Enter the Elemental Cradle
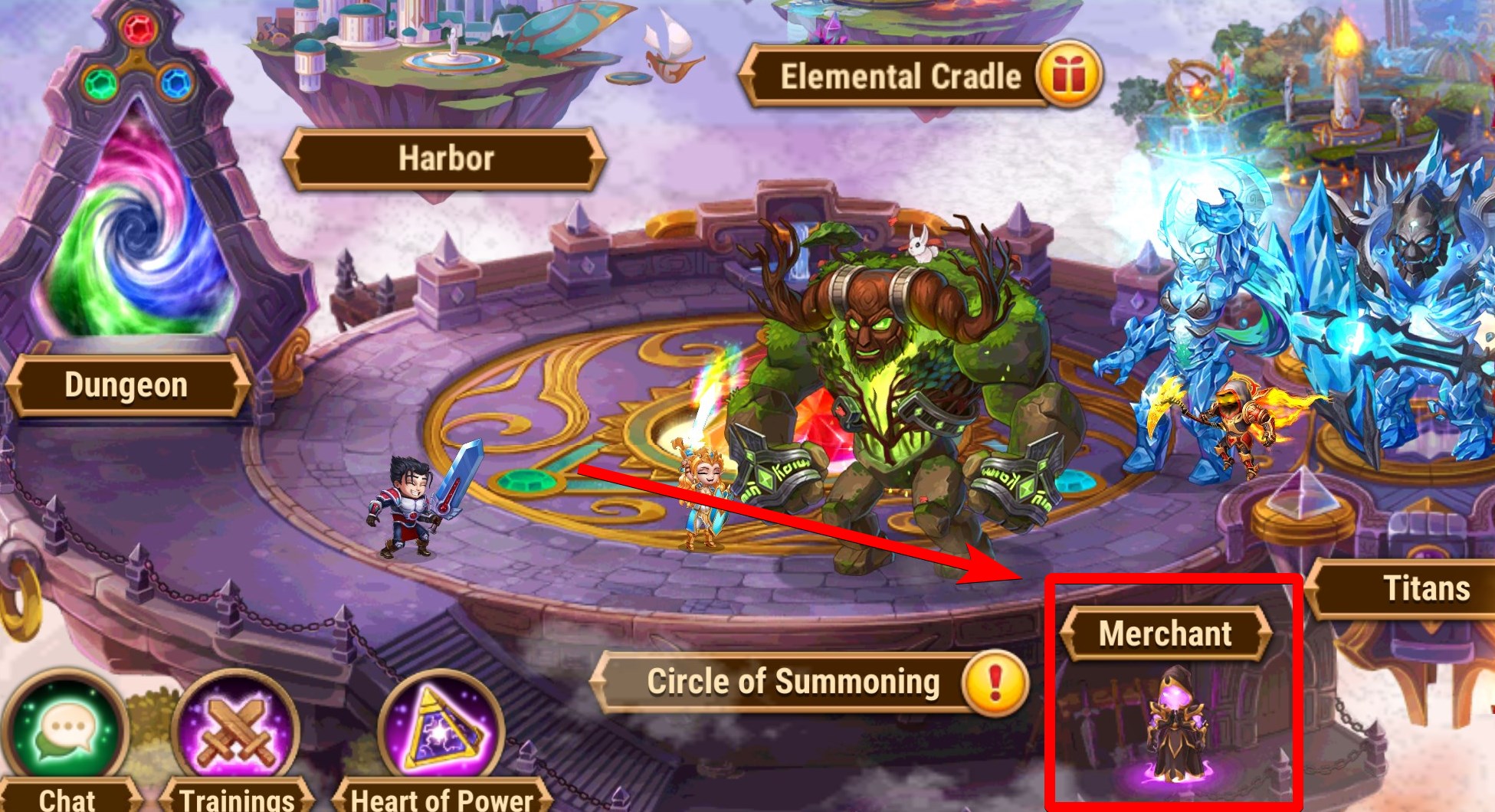The image size is (1495, 812). pyautogui.click(x=900, y=77)
